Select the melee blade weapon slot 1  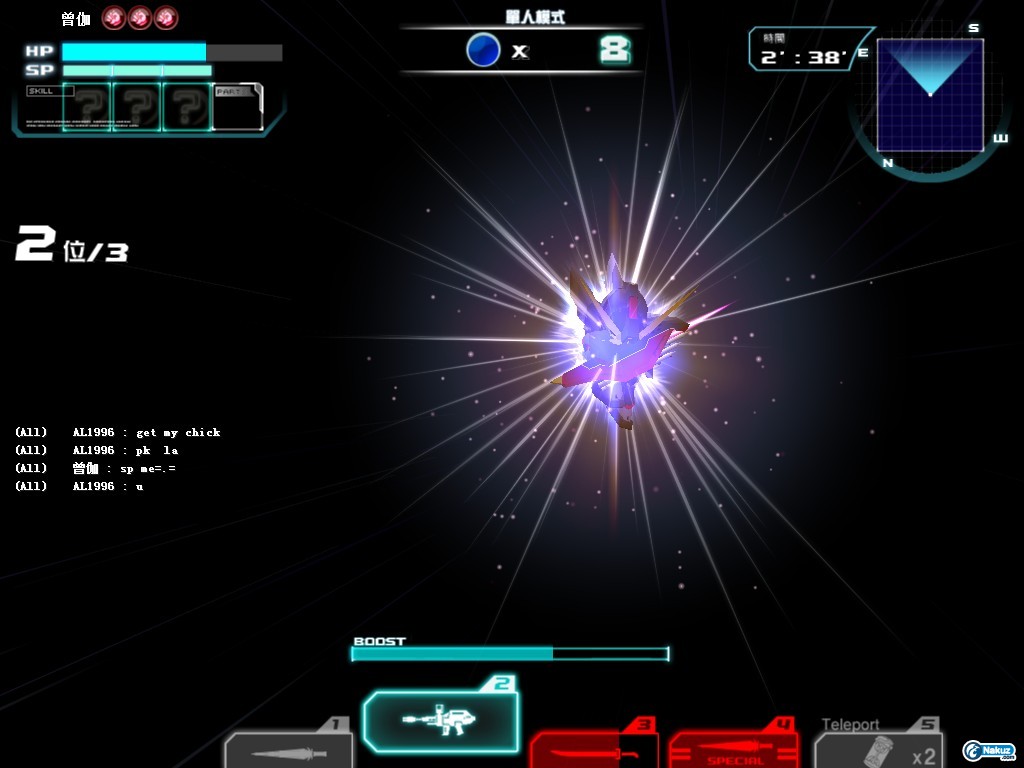tap(289, 750)
